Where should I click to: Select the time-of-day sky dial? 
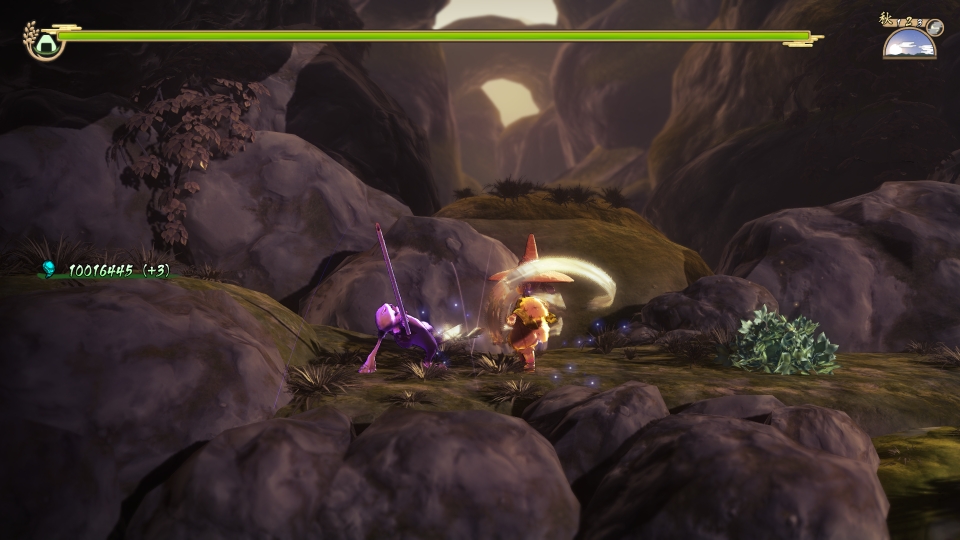coord(909,43)
